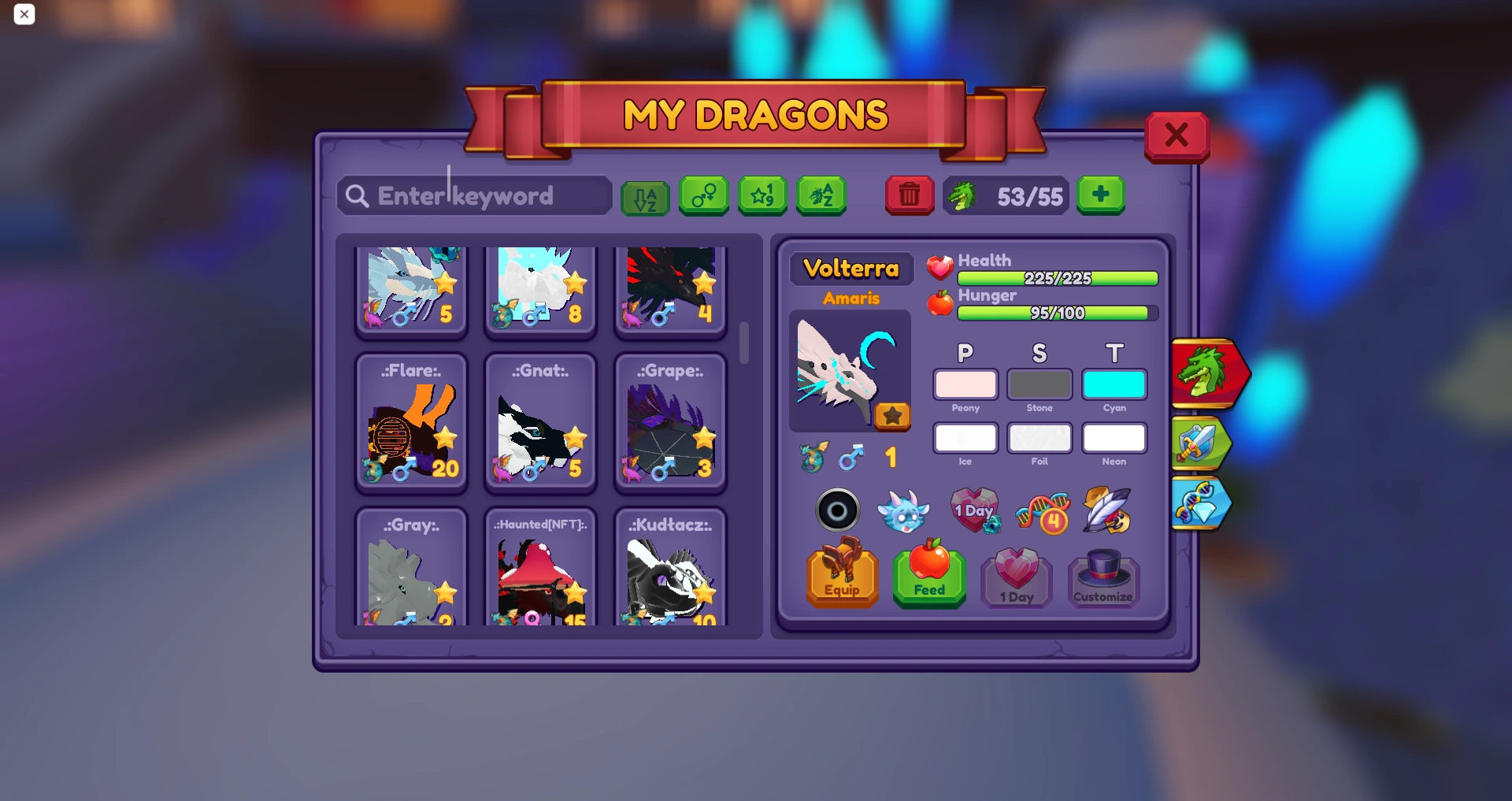
Task: Select the alphabetical sort arrow icon
Action: click(645, 196)
